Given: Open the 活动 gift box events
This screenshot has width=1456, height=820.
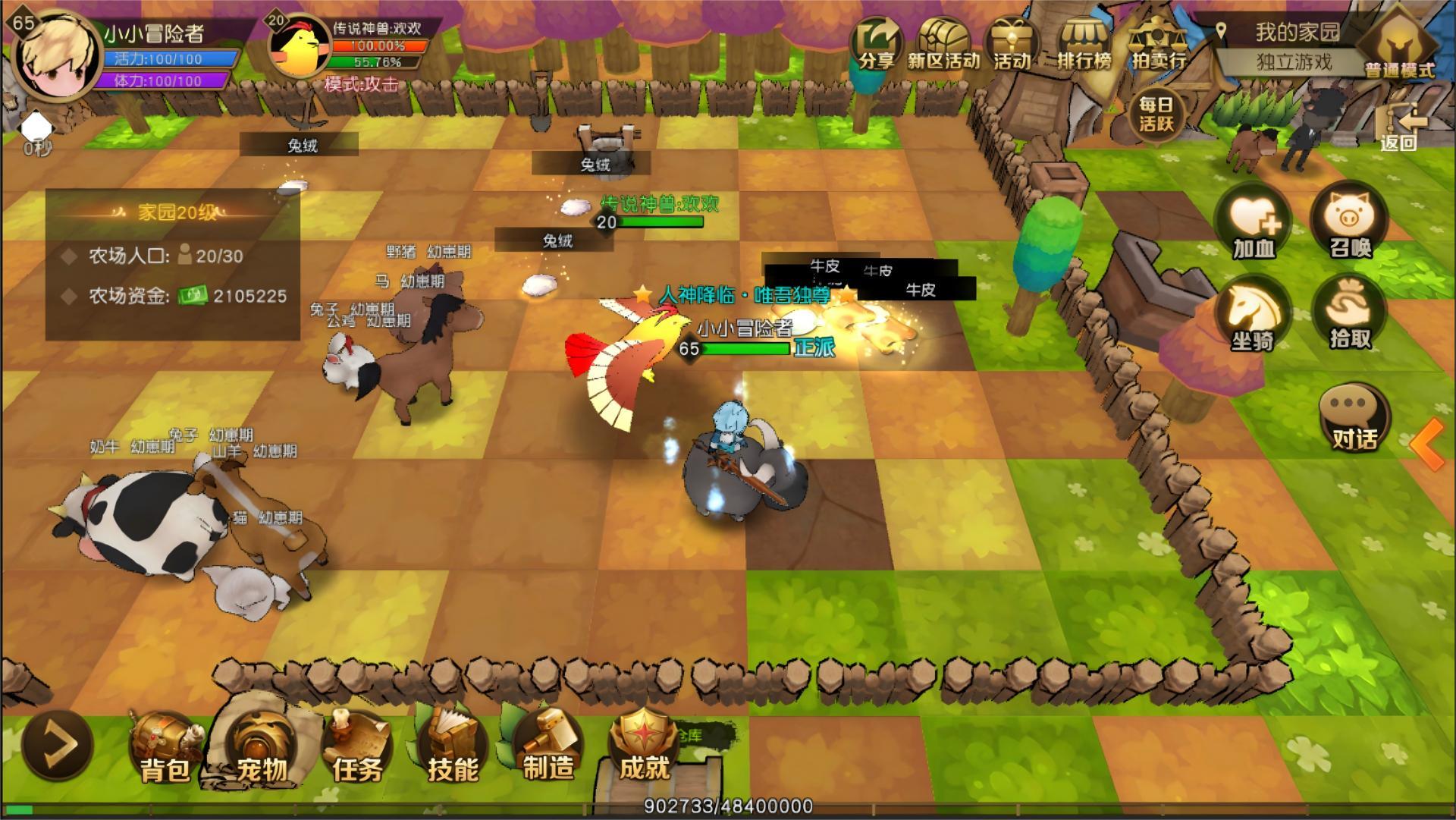Looking at the screenshot, I should pos(1012,44).
